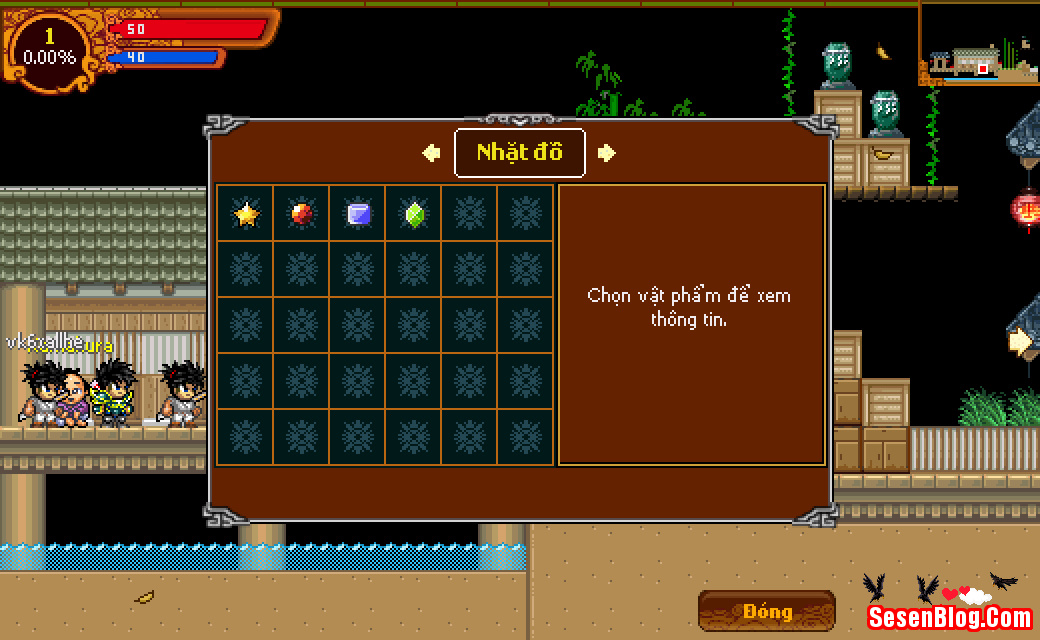1040x640 pixels.
Task: Select the red orb item slot
Action: click(301, 213)
